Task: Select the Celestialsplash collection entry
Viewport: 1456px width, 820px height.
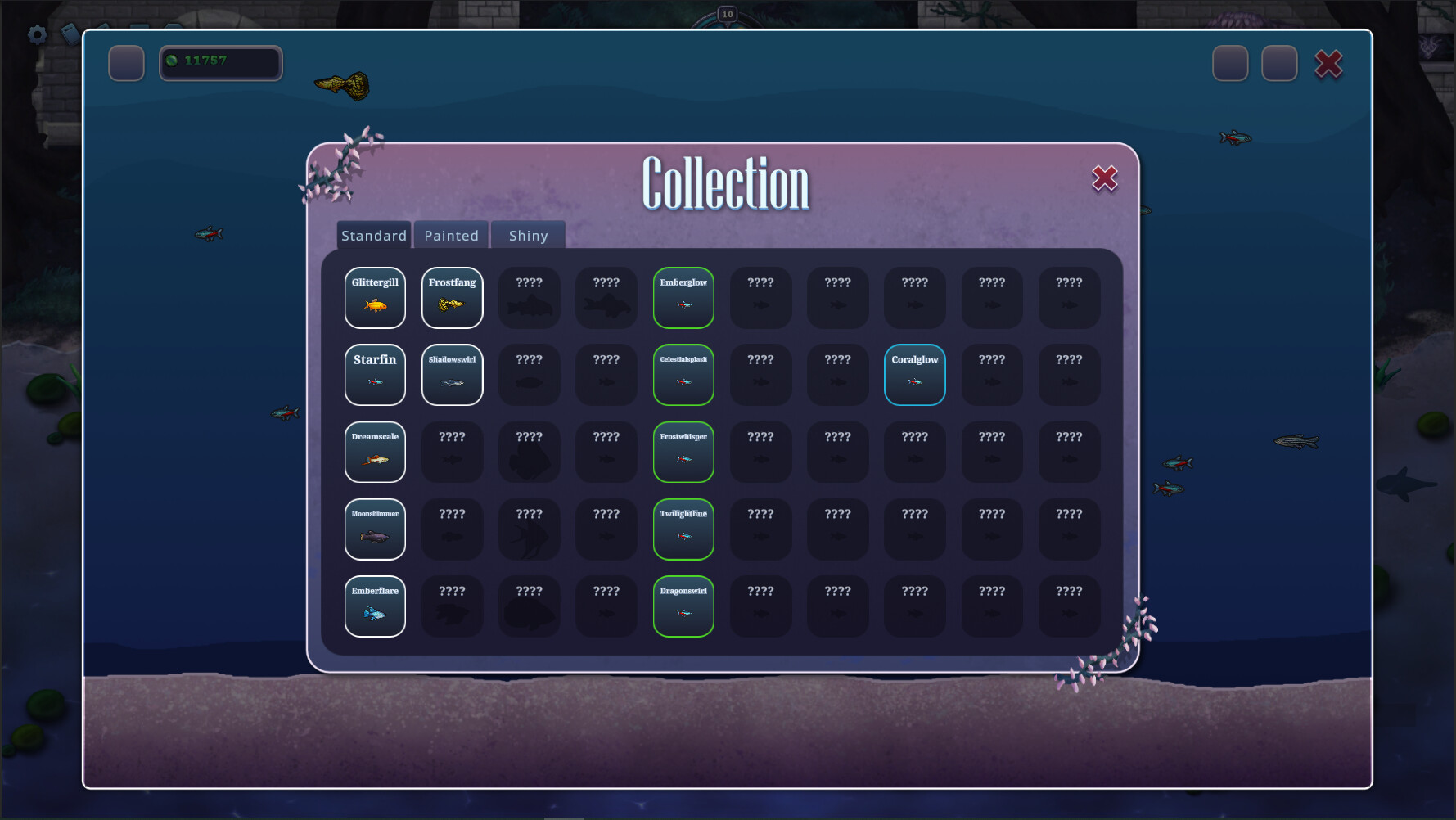Action: [x=683, y=375]
